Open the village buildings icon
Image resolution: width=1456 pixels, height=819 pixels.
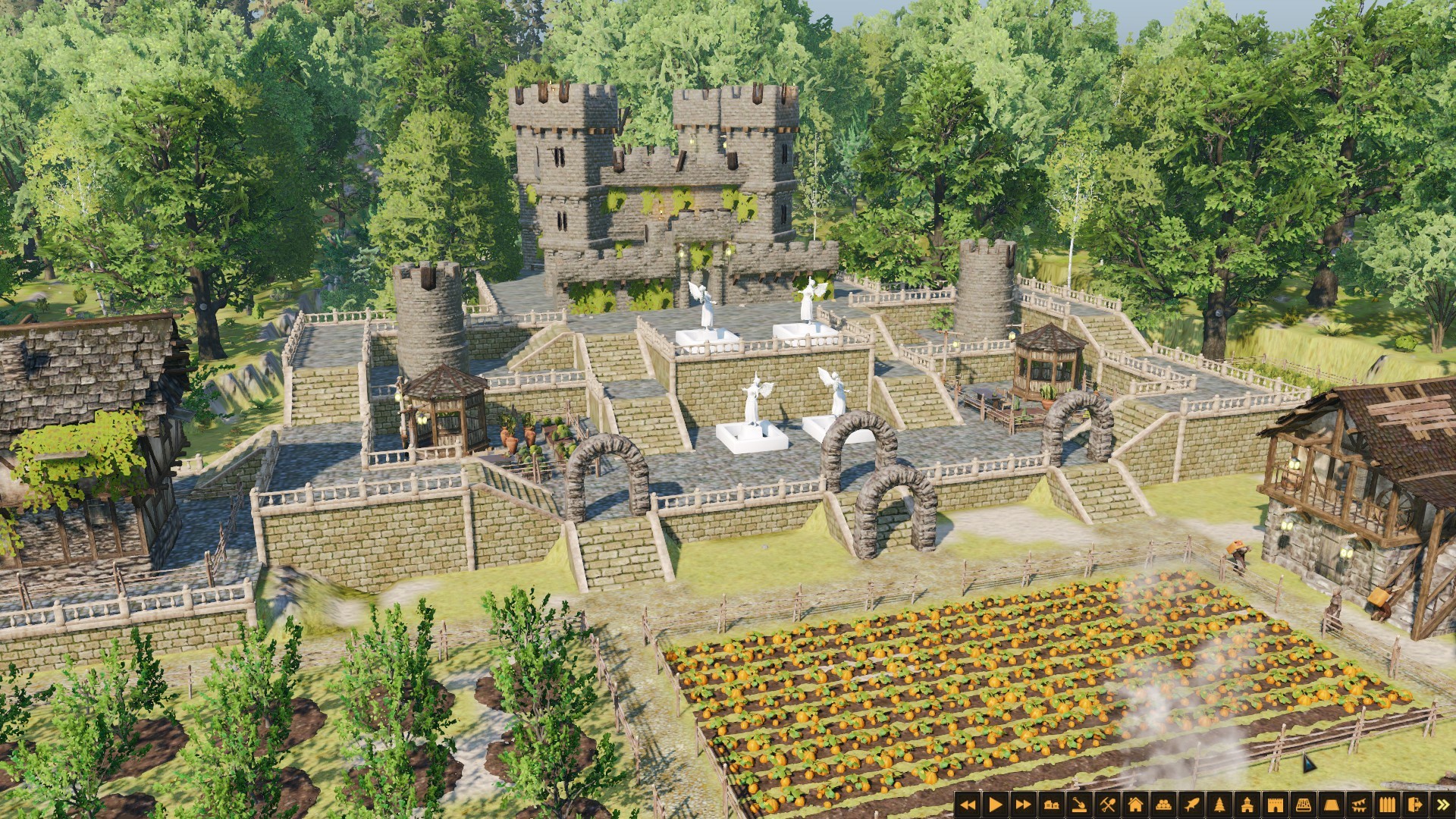click(1051, 805)
